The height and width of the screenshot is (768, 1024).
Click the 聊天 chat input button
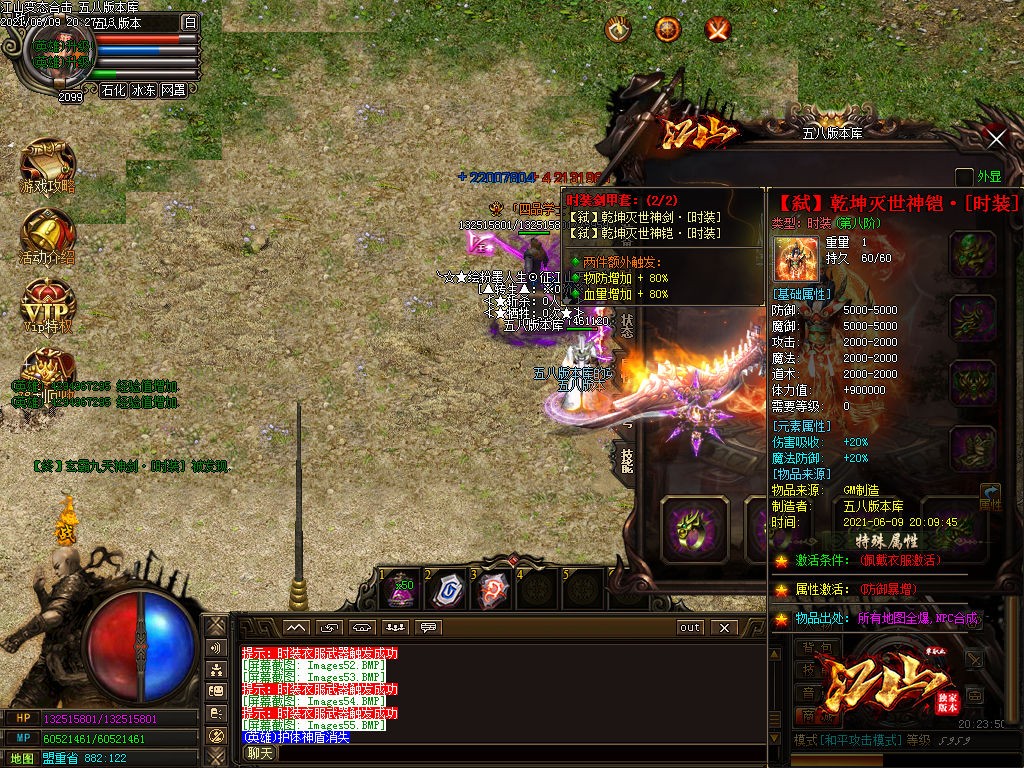click(260, 753)
